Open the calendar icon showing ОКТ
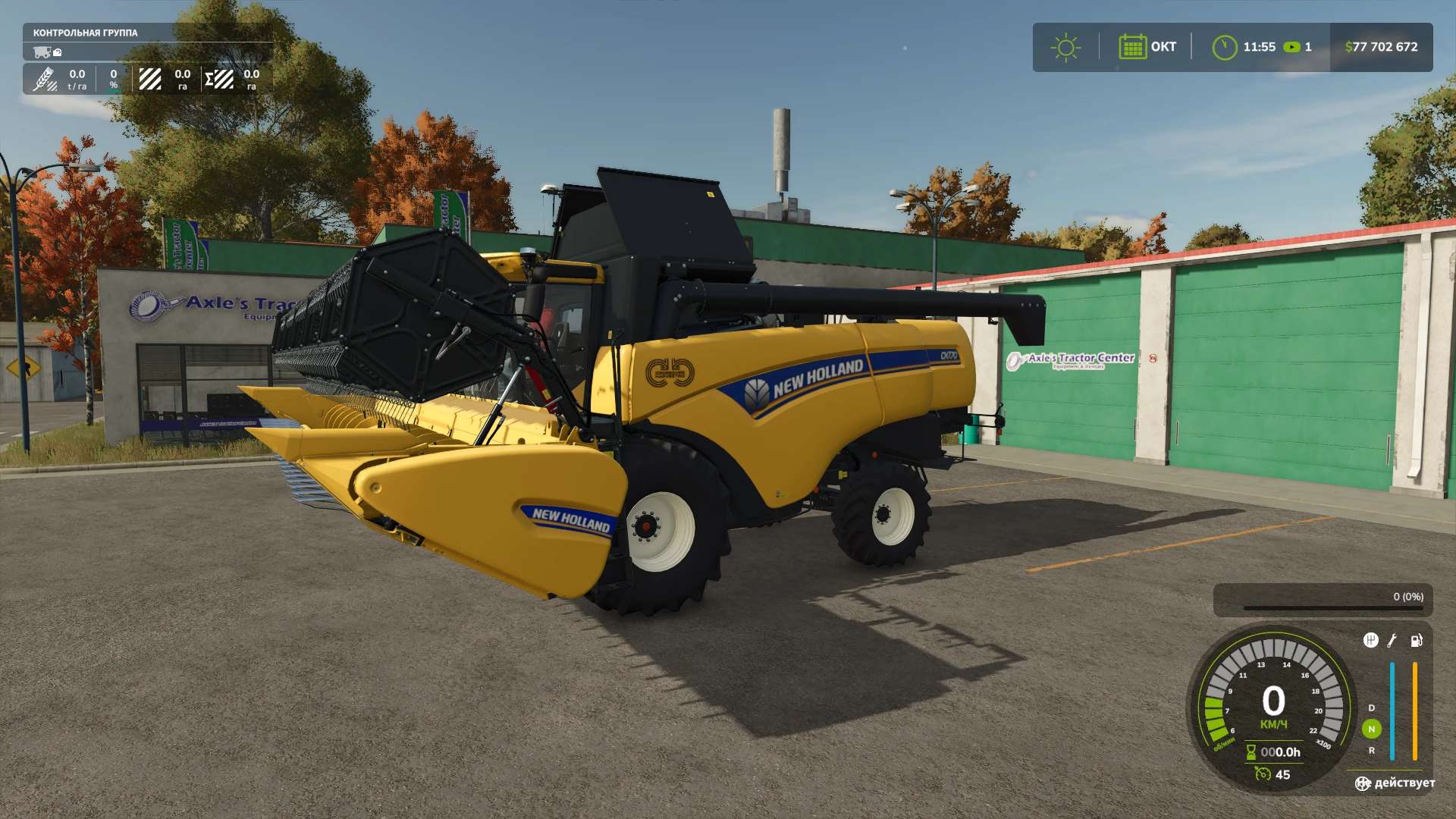The height and width of the screenshot is (819, 1456). [1132, 47]
